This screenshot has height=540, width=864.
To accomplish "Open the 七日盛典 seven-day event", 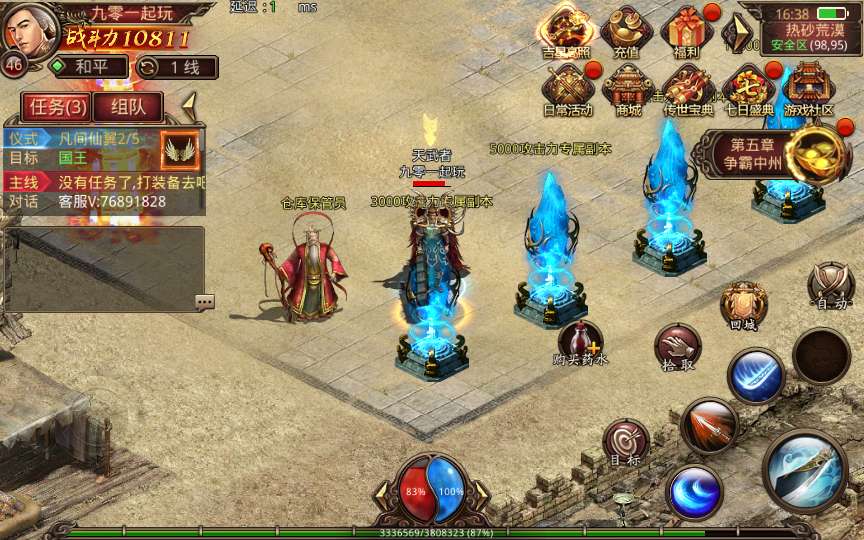I will tap(748, 90).
